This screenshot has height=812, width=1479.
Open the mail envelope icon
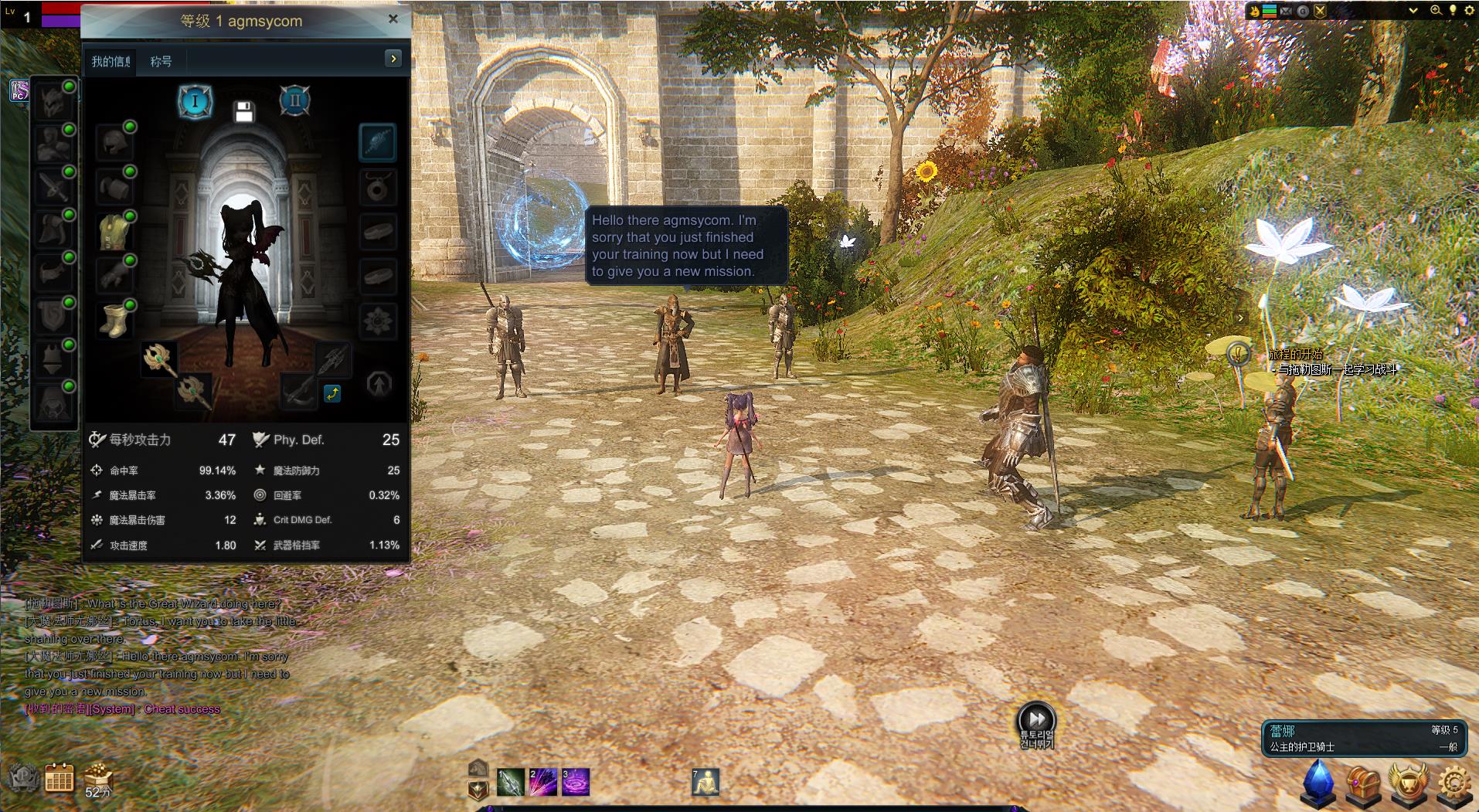point(1287,11)
